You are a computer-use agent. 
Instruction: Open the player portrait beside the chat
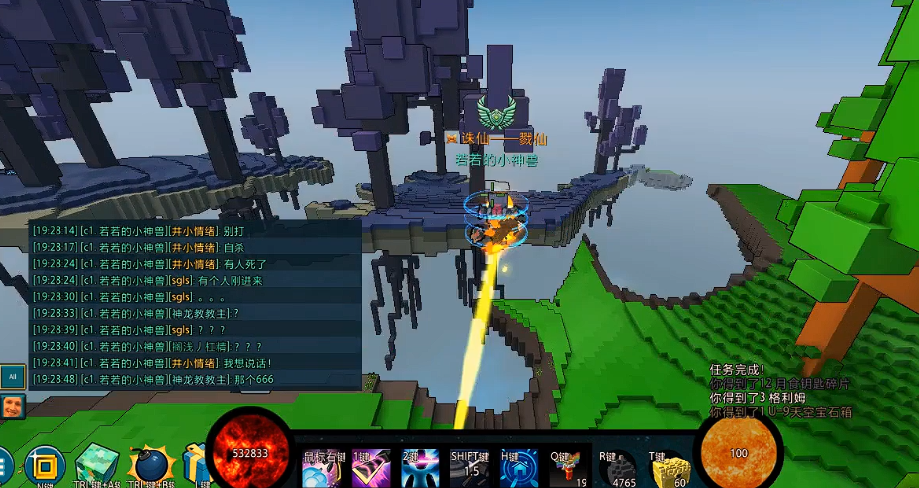(x=13, y=405)
